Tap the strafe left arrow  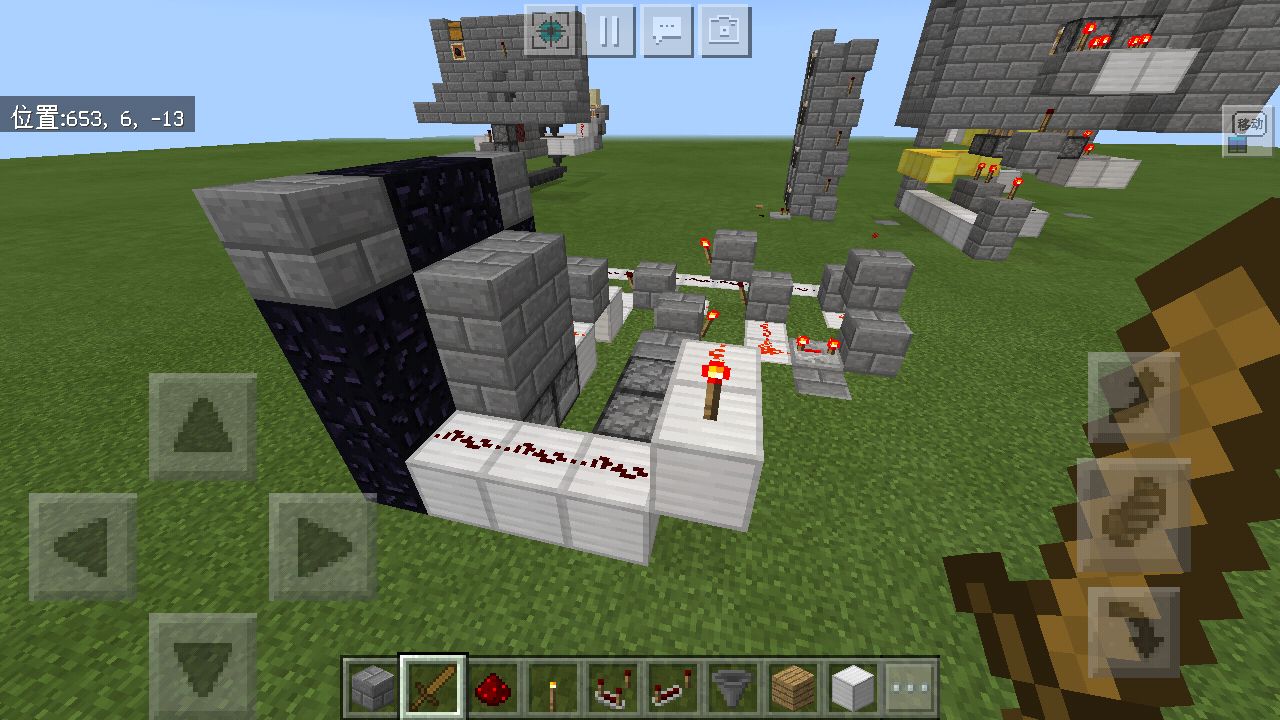[x=83, y=546]
